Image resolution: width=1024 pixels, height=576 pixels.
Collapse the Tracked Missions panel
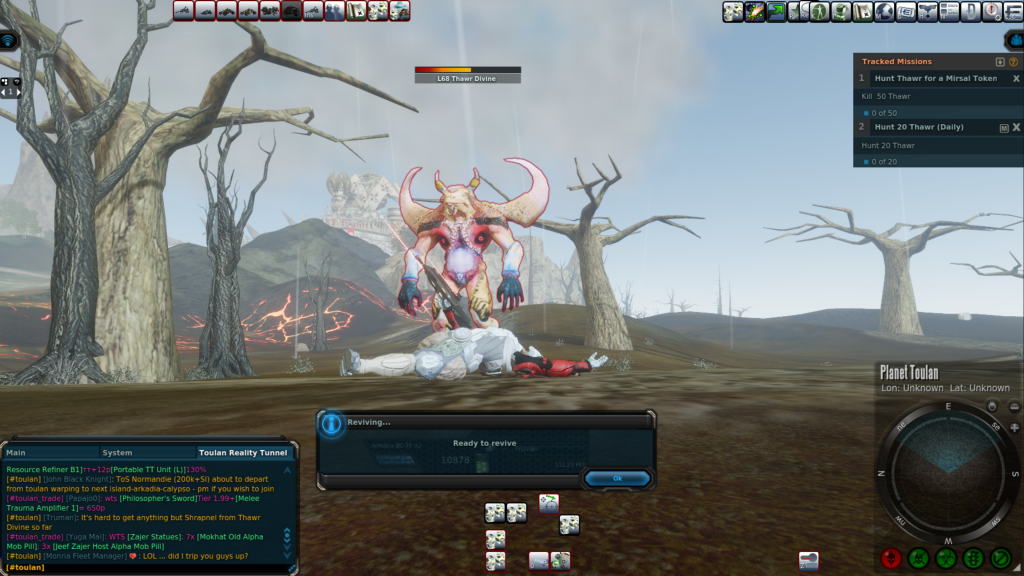click(x=1000, y=62)
